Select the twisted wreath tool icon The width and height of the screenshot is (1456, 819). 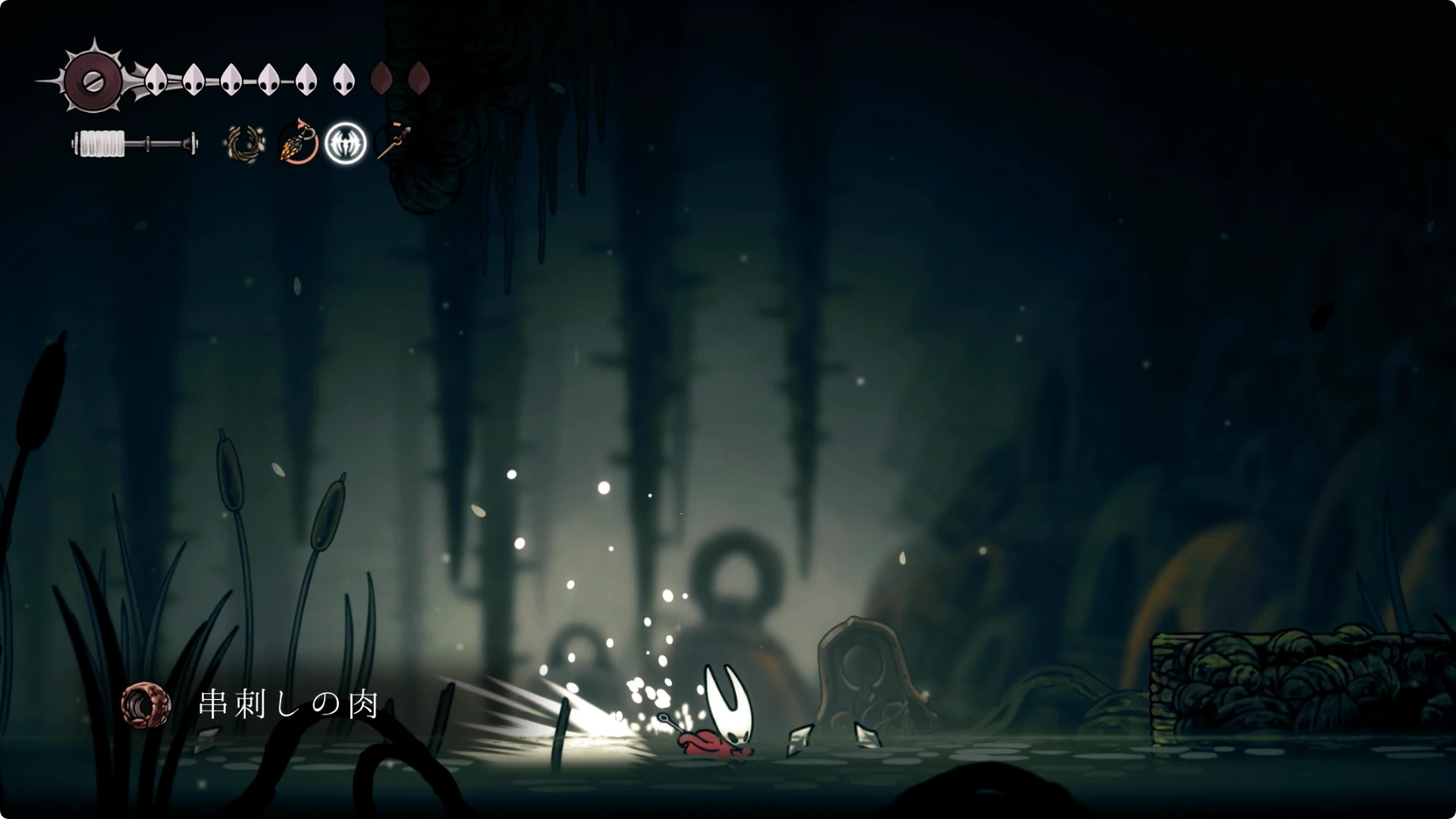click(244, 143)
